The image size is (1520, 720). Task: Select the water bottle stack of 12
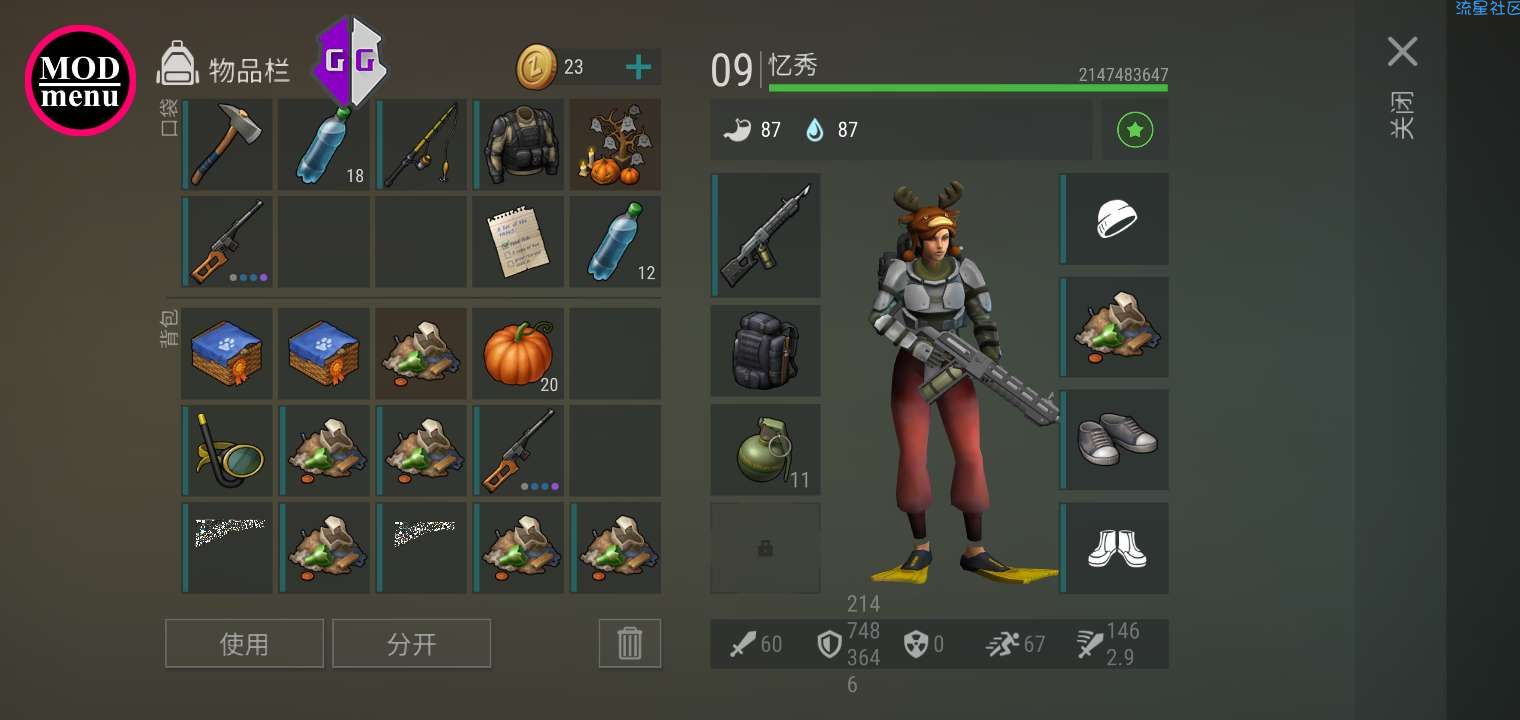[615, 242]
